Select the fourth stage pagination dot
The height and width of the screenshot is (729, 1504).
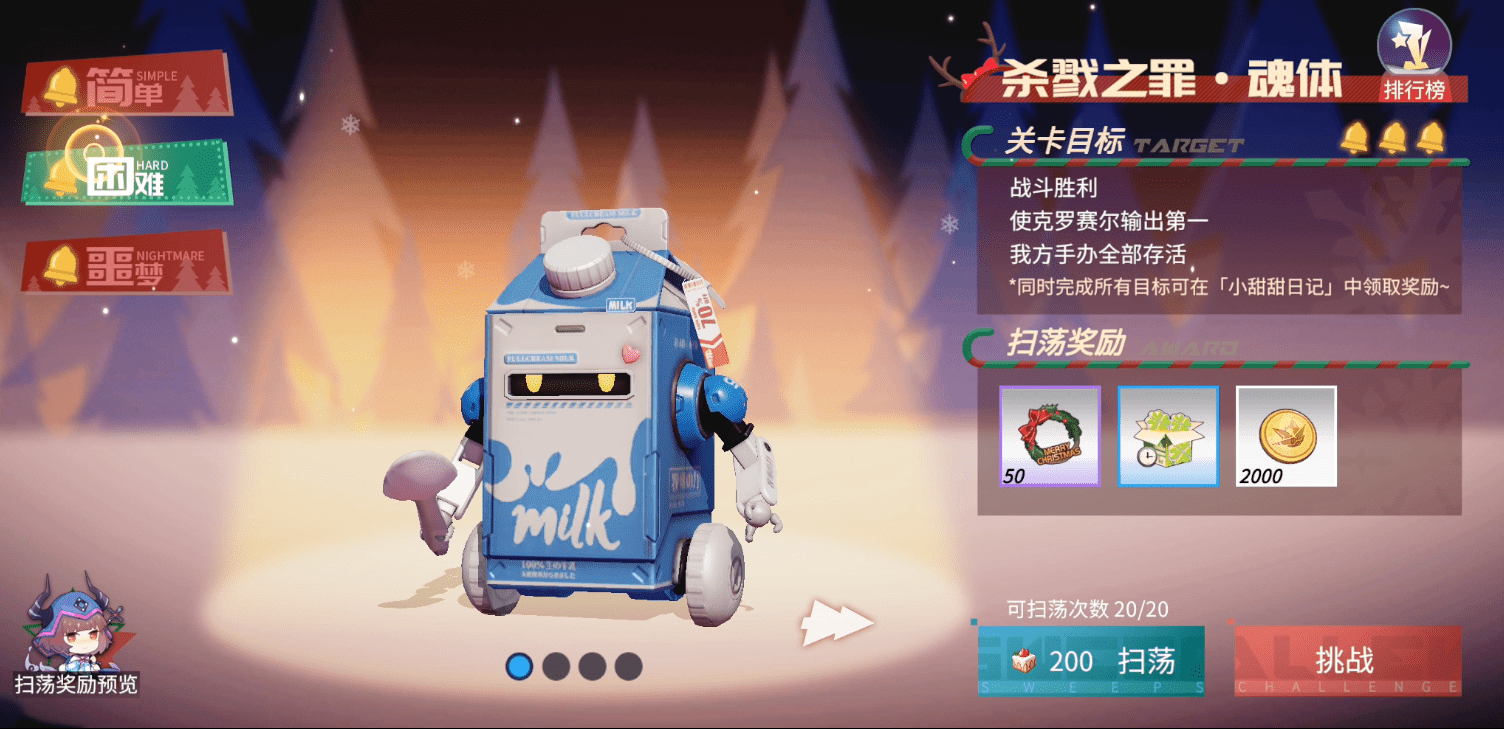coord(628,666)
